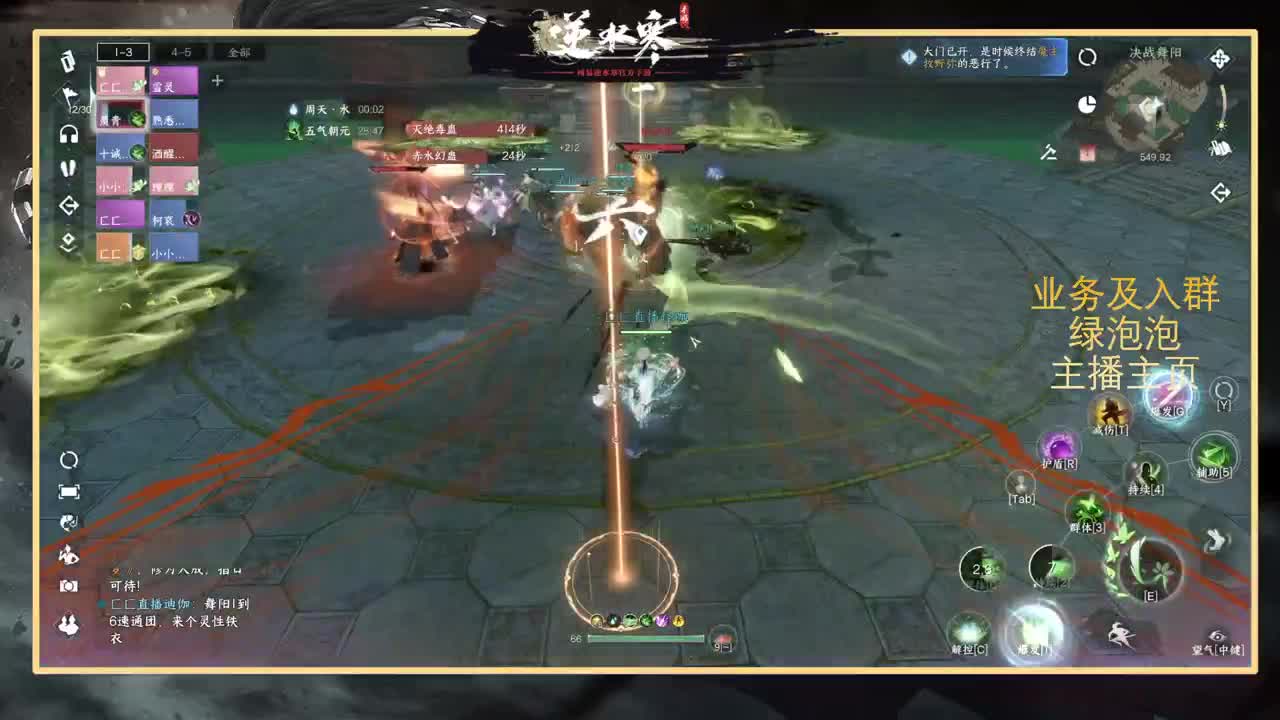
Task: Cast the 护盾[R] shield skill
Action: point(1061,445)
